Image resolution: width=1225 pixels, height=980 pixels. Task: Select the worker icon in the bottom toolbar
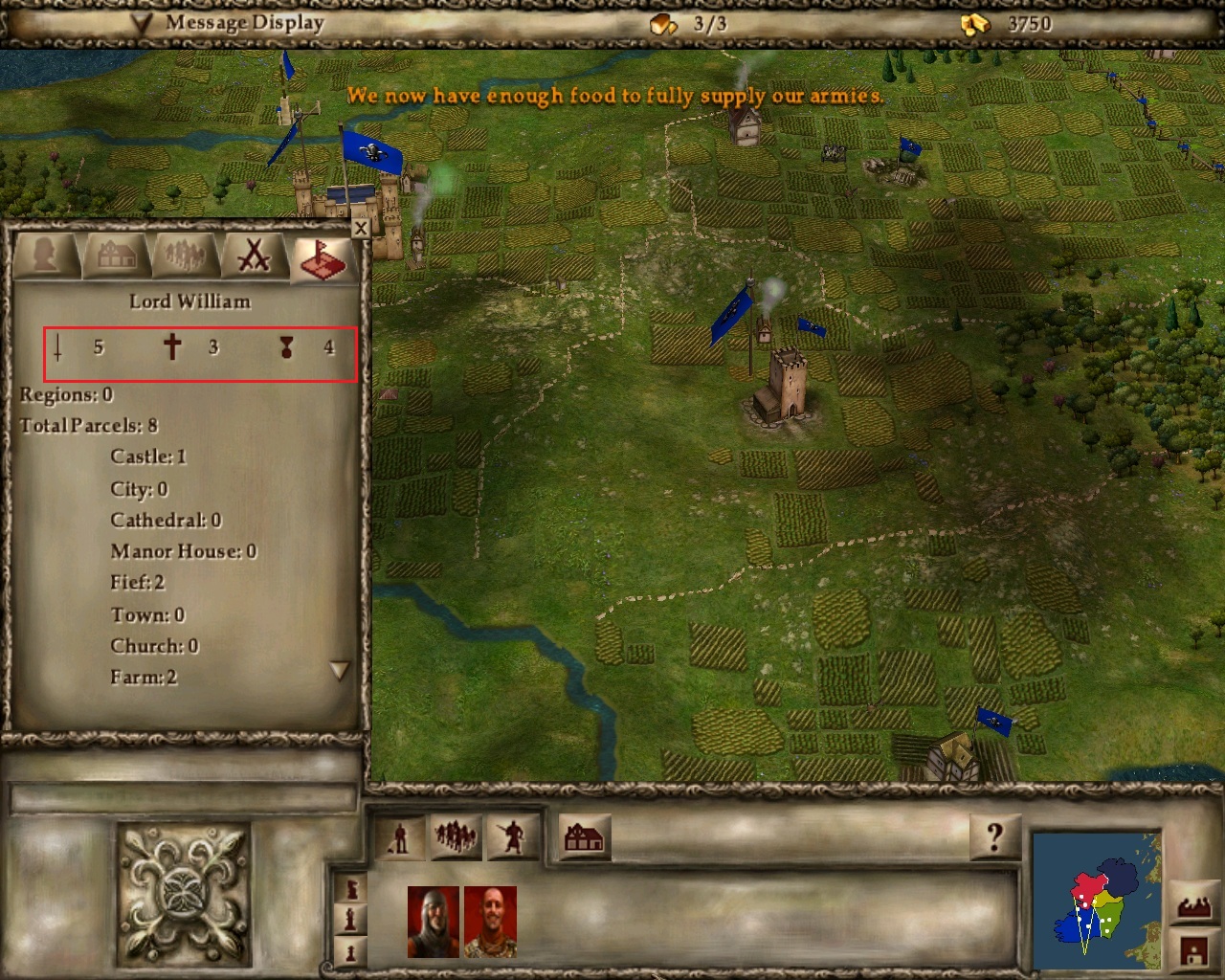pos(399,836)
